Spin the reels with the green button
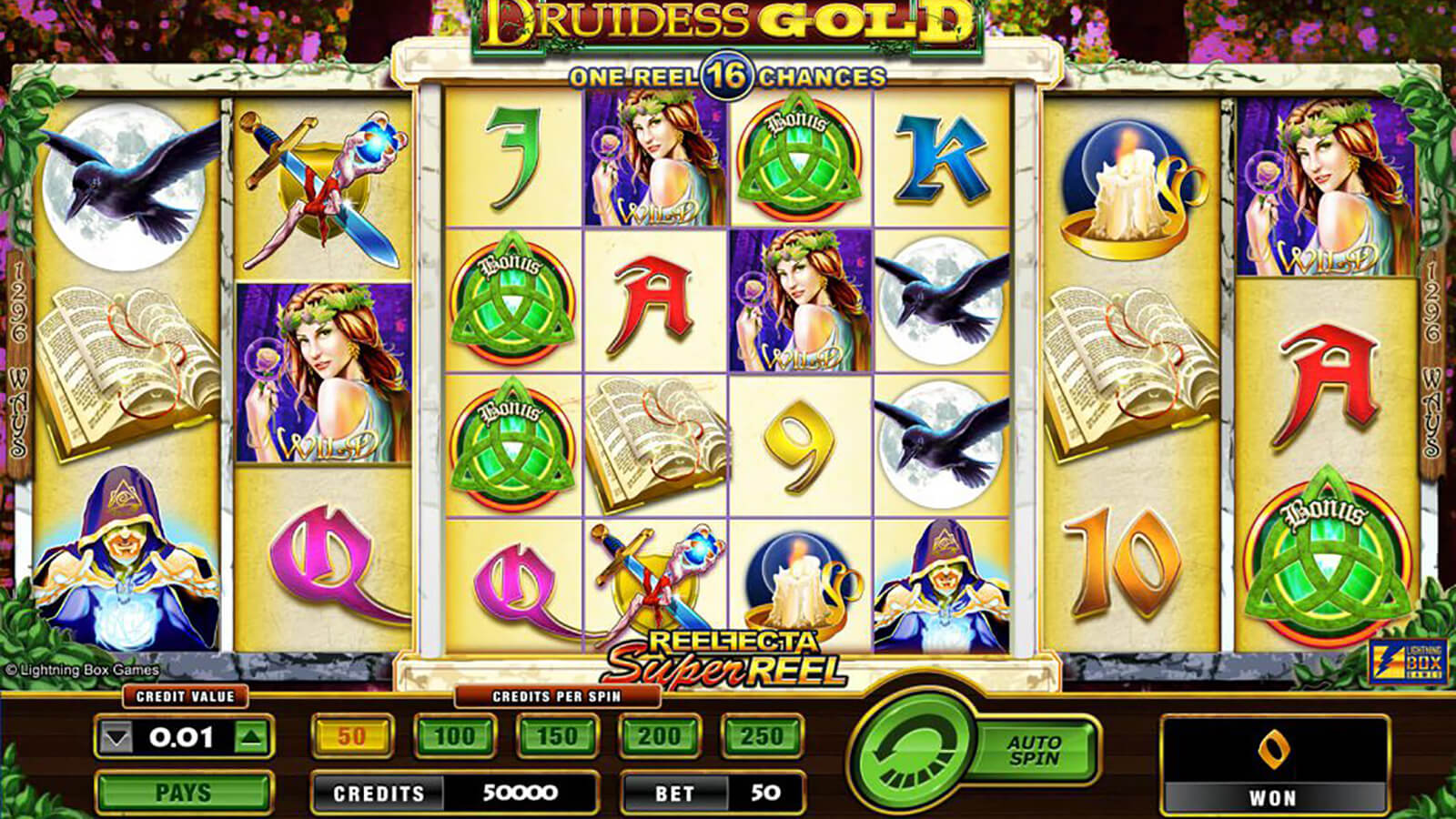Image resolution: width=1456 pixels, height=819 pixels. coord(910,753)
